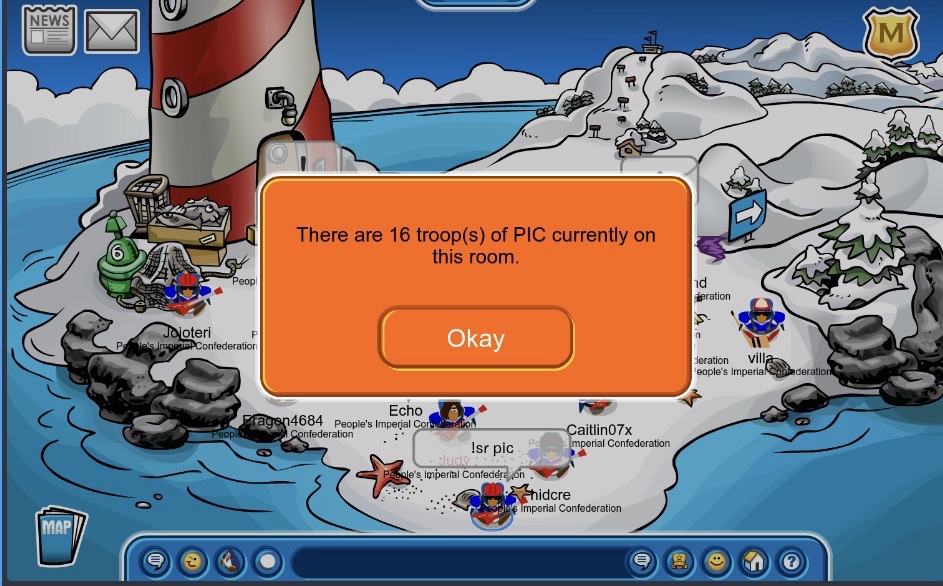Viewport: 943px width, 586px height.
Task: Open help with the question mark icon
Action: pos(790,561)
